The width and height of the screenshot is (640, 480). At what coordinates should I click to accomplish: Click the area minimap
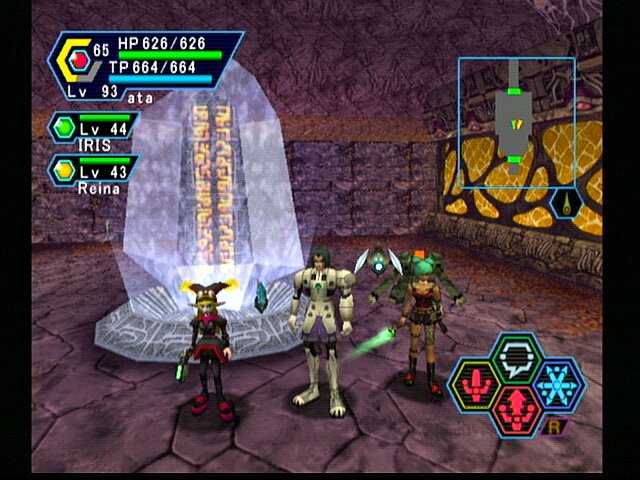[x=516, y=123]
